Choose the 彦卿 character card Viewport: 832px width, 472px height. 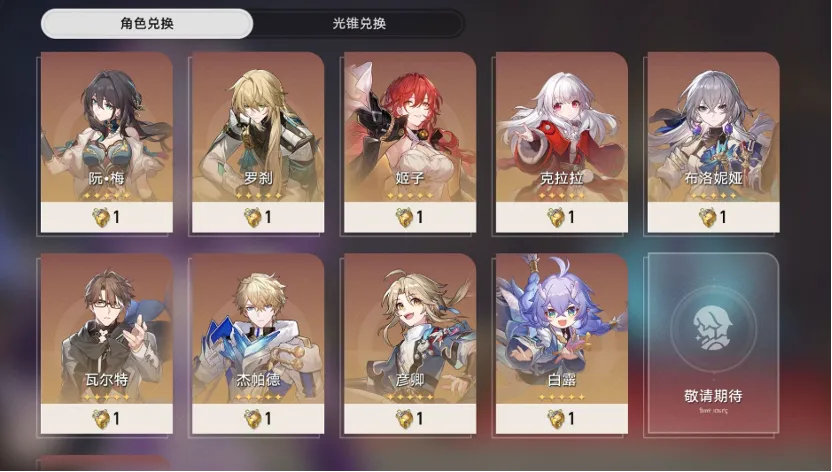click(x=409, y=343)
